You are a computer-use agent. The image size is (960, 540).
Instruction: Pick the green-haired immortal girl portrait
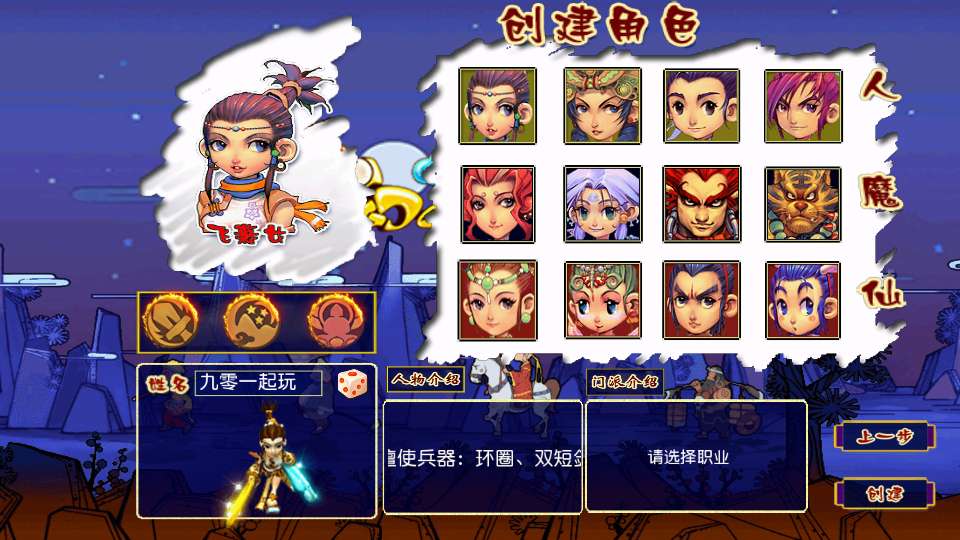pos(601,300)
